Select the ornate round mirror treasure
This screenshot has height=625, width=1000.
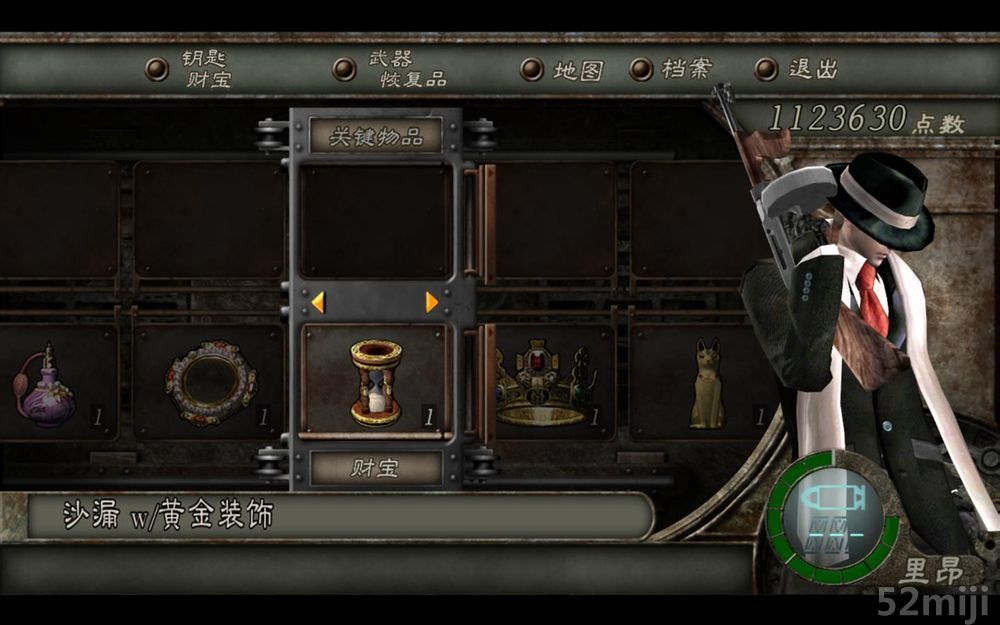210,383
